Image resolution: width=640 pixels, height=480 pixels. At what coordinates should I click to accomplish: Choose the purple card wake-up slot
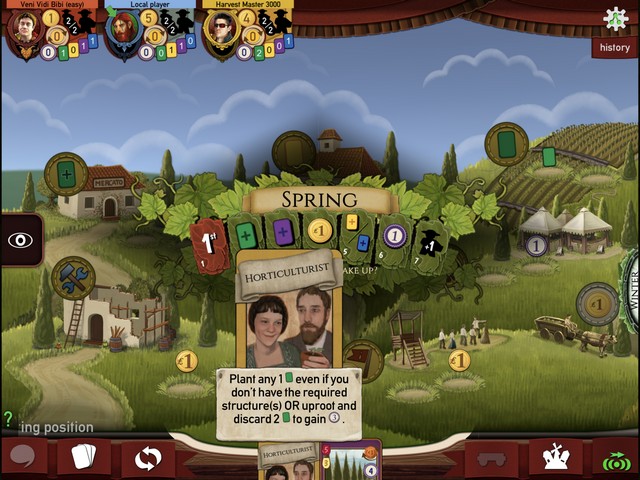[x=283, y=234]
